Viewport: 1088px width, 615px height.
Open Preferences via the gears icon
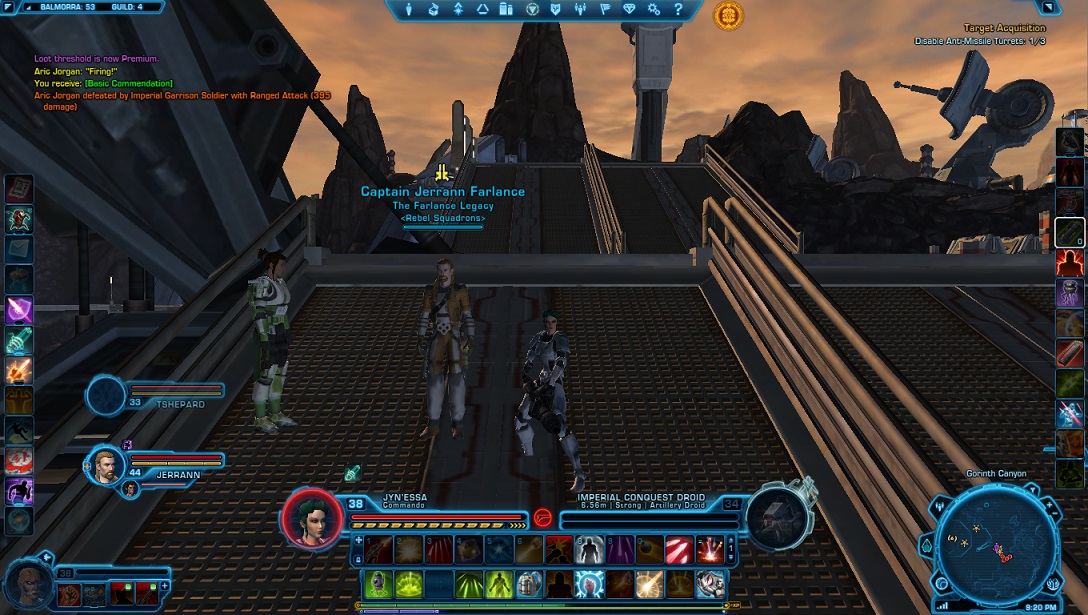coord(654,9)
